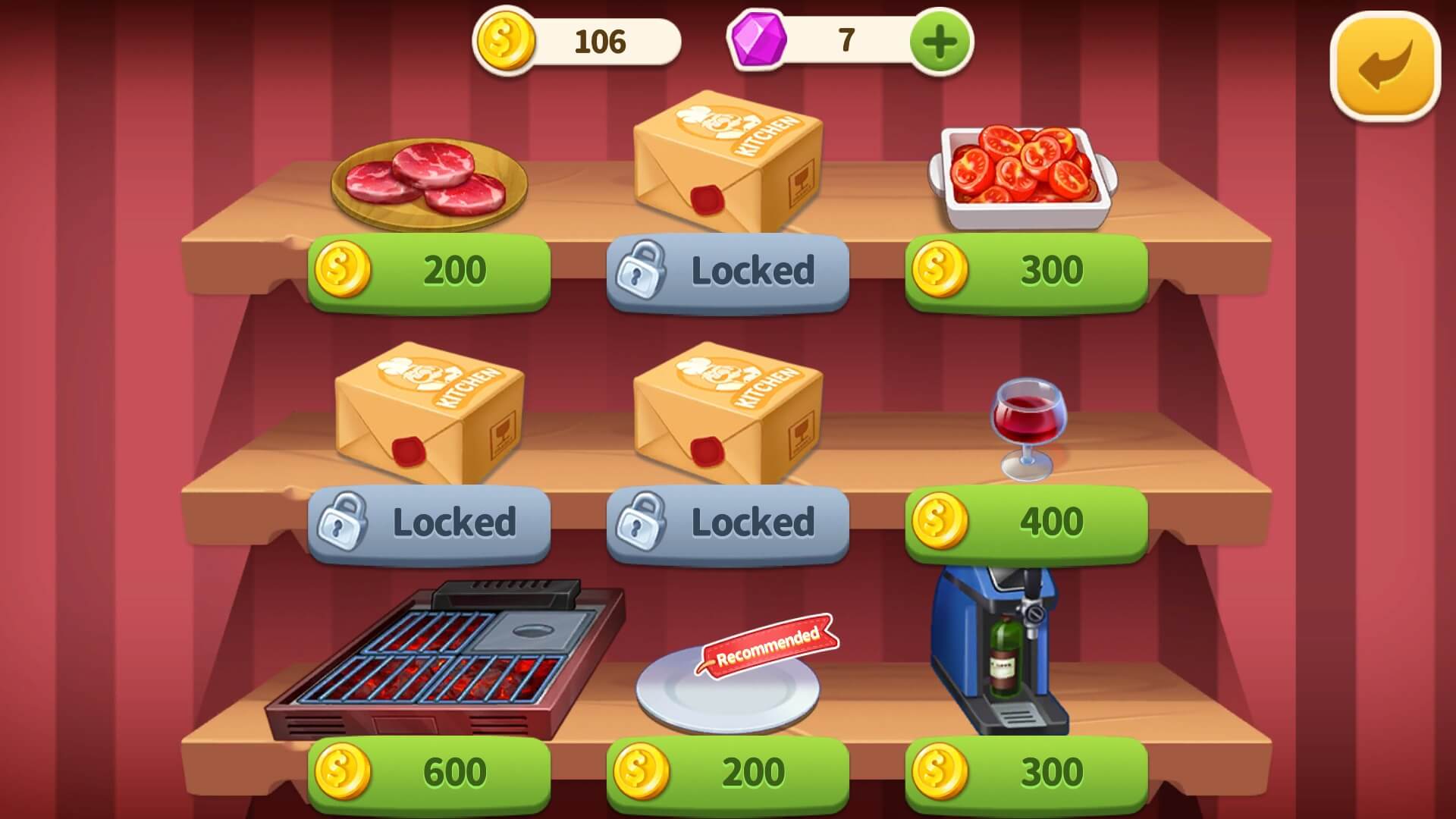The height and width of the screenshot is (819, 1456).
Task: Tap the gold coin currency icon
Action: pos(507,42)
